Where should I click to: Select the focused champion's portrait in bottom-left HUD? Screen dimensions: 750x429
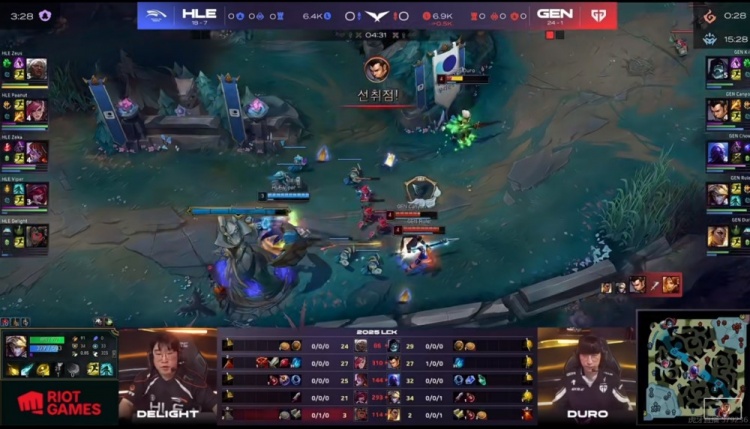19,345
